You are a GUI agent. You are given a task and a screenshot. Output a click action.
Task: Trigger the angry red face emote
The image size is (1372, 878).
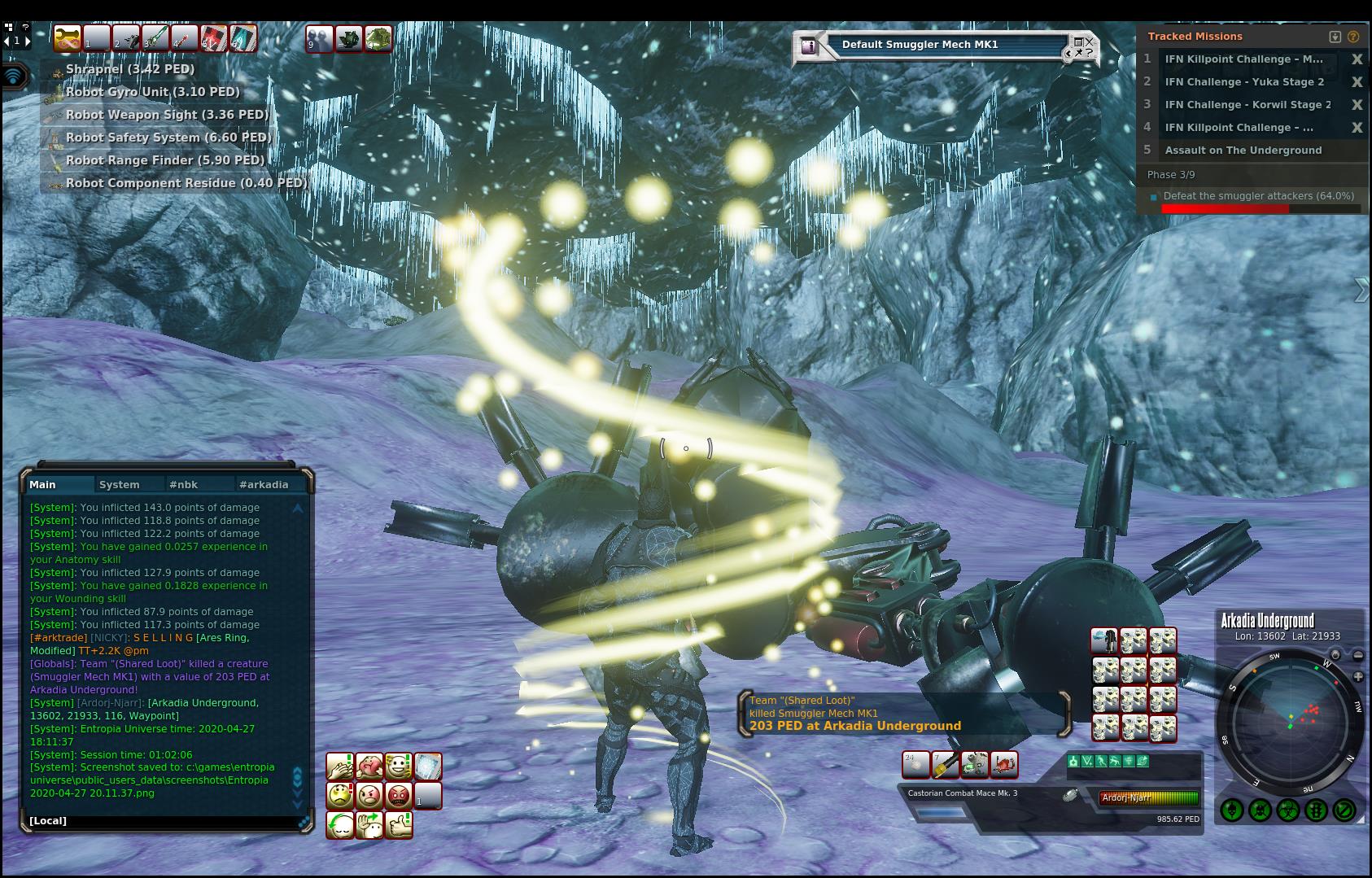coord(398,795)
